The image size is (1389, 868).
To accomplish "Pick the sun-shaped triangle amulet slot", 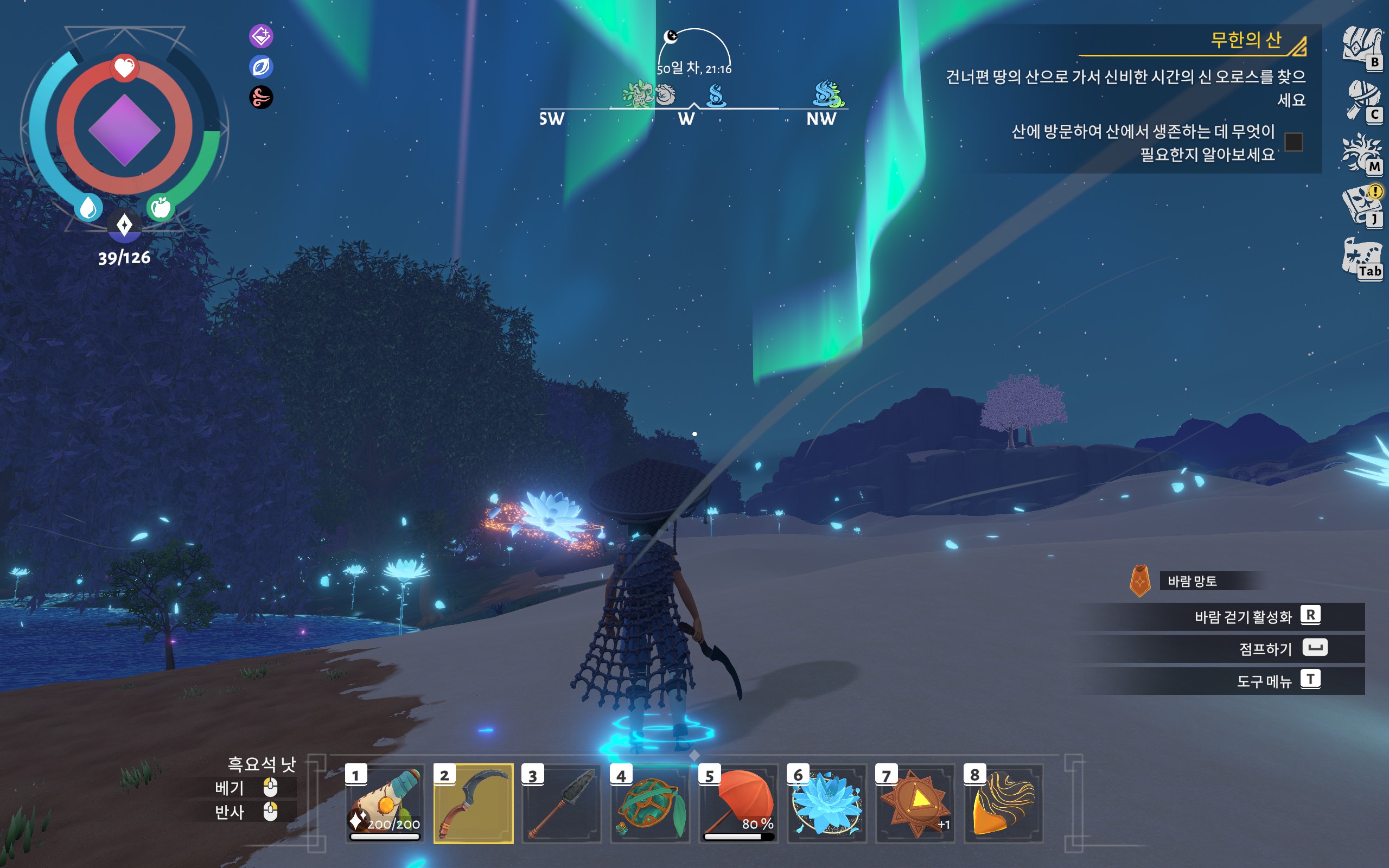I will point(915,803).
